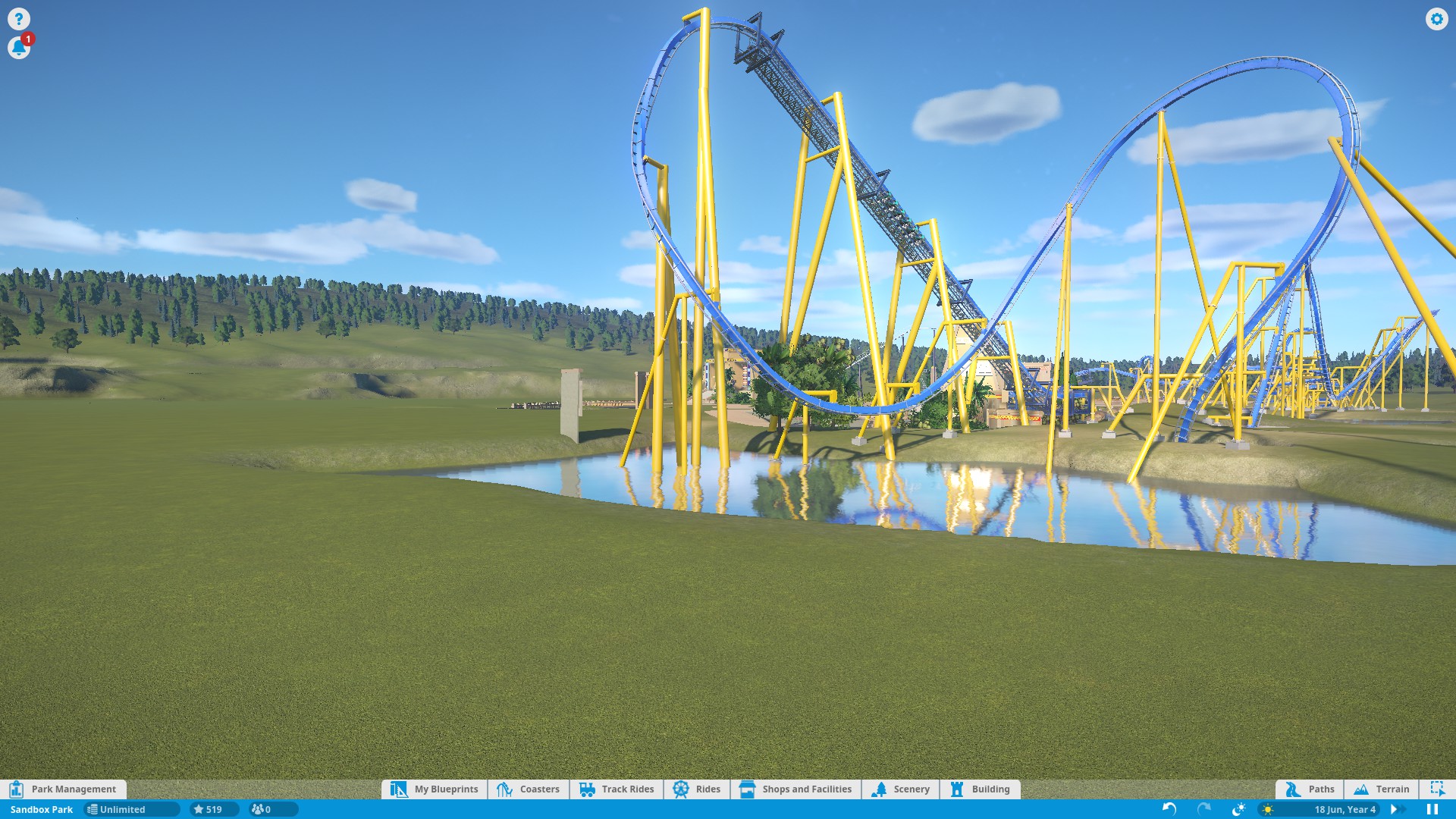Select the Coasters tab
1456x819 pixels.
(529, 789)
